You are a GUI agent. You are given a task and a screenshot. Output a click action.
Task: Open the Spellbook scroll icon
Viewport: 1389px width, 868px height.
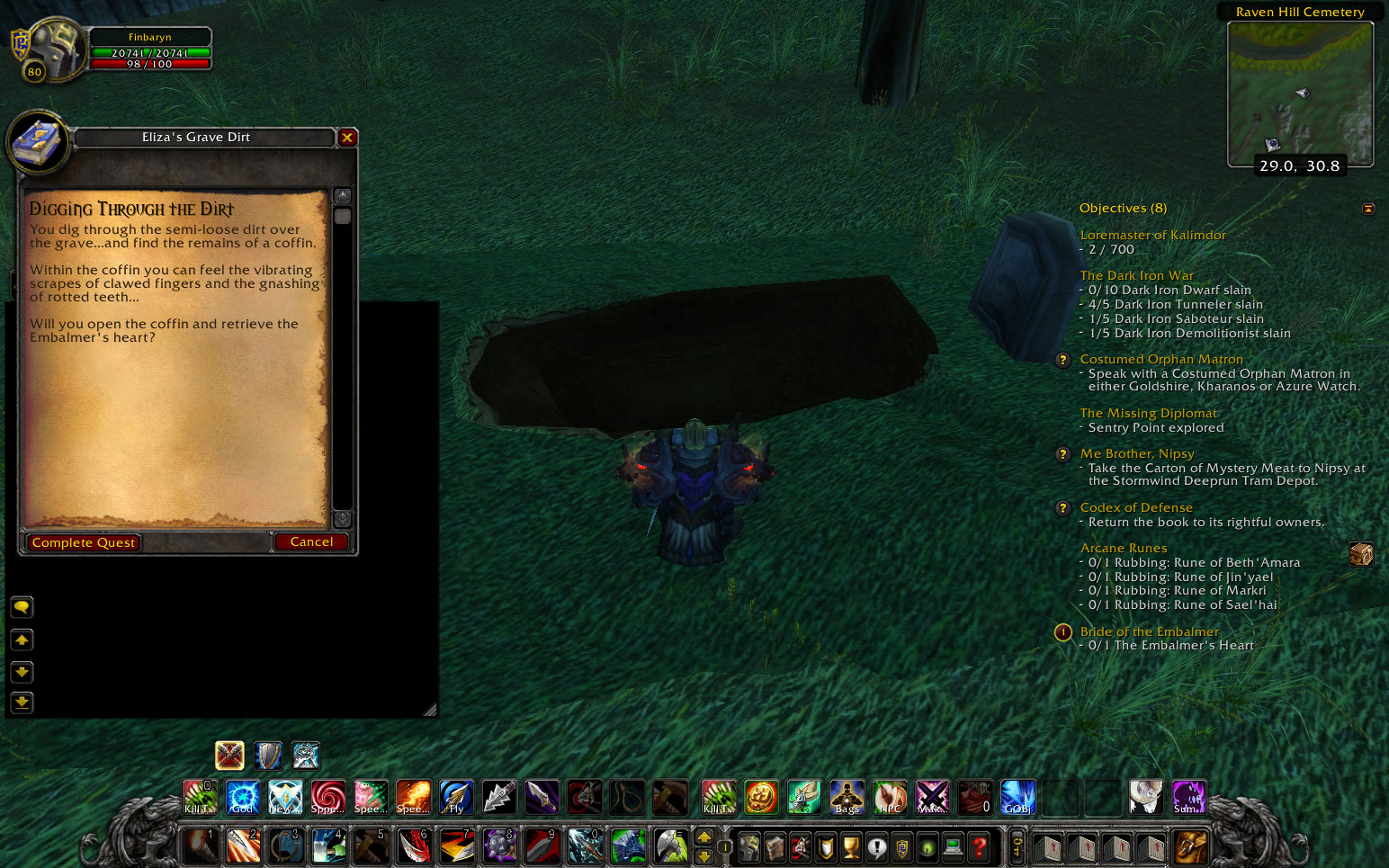pyautogui.click(x=773, y=845)
